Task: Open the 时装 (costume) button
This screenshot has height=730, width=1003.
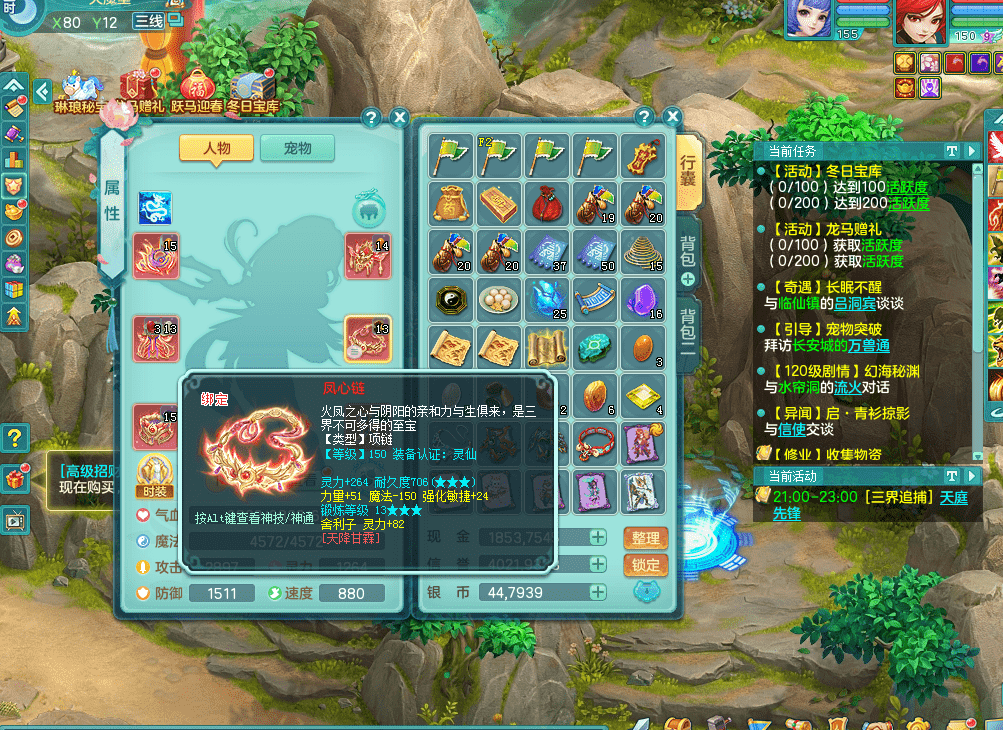Action: click(x=154, y=475)
